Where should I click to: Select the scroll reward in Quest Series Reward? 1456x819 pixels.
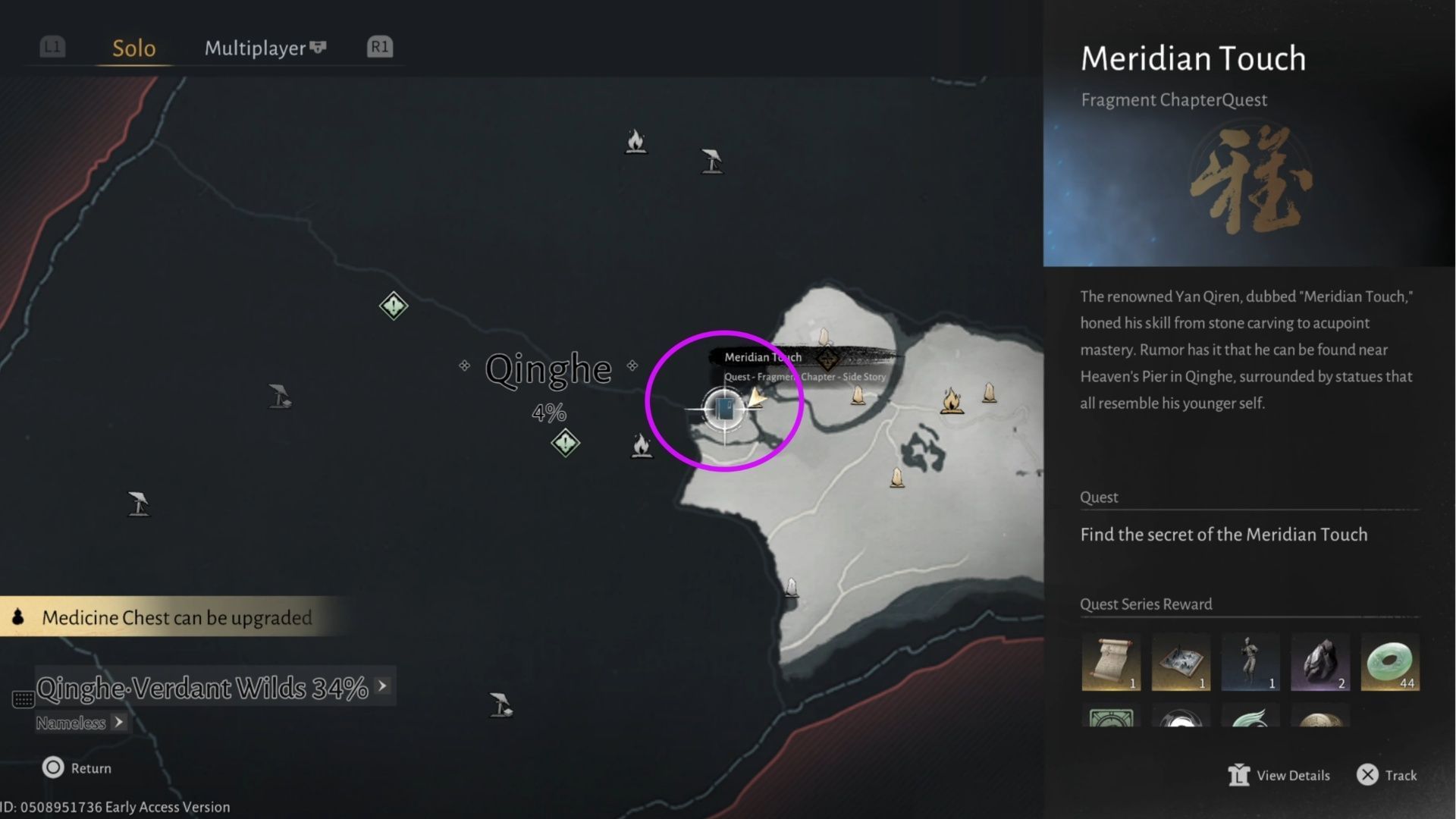(1111, 662)
